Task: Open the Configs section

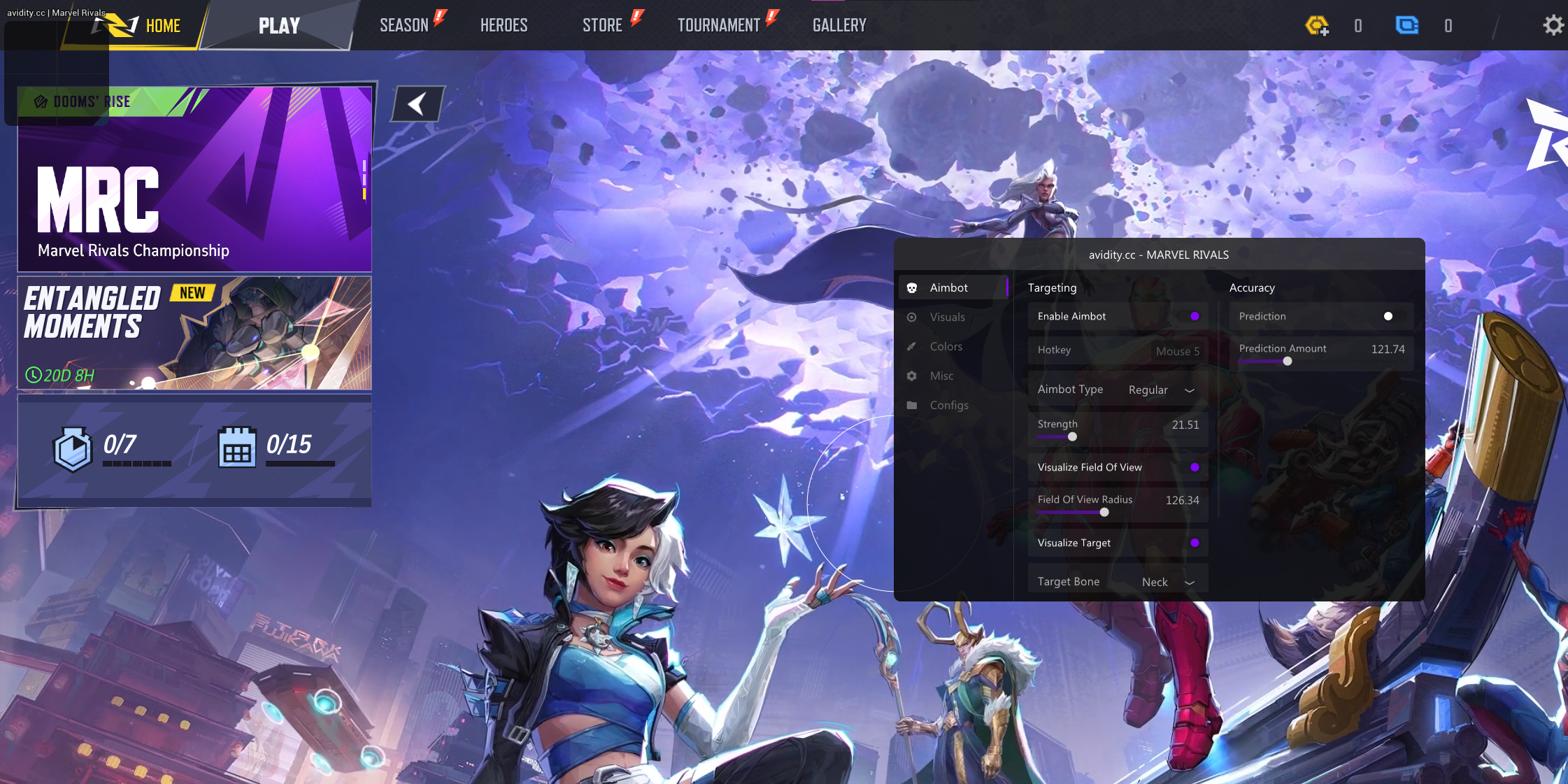Action: [x=948, y=406]
